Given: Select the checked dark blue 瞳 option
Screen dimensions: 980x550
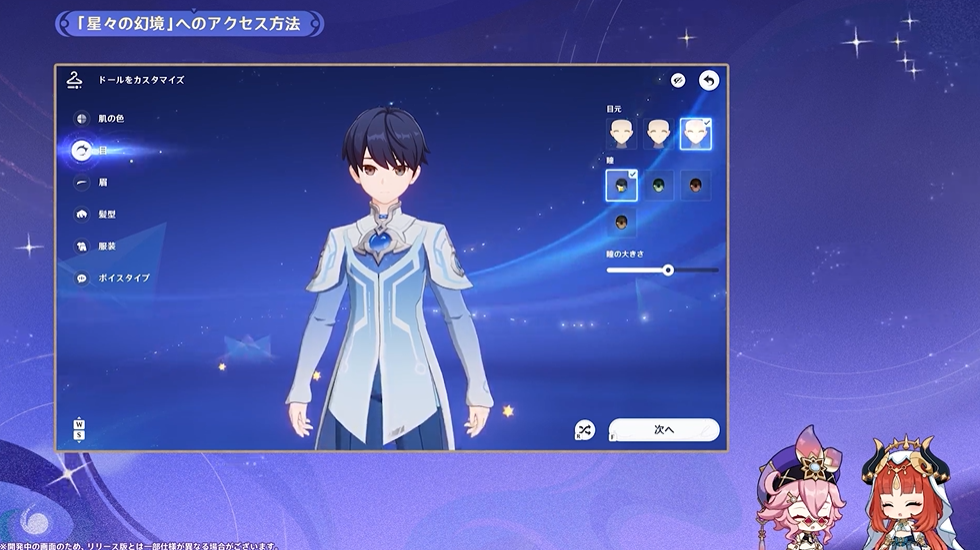Looking at the screenshot, I should pyautogui.click(x=621, y=185).
